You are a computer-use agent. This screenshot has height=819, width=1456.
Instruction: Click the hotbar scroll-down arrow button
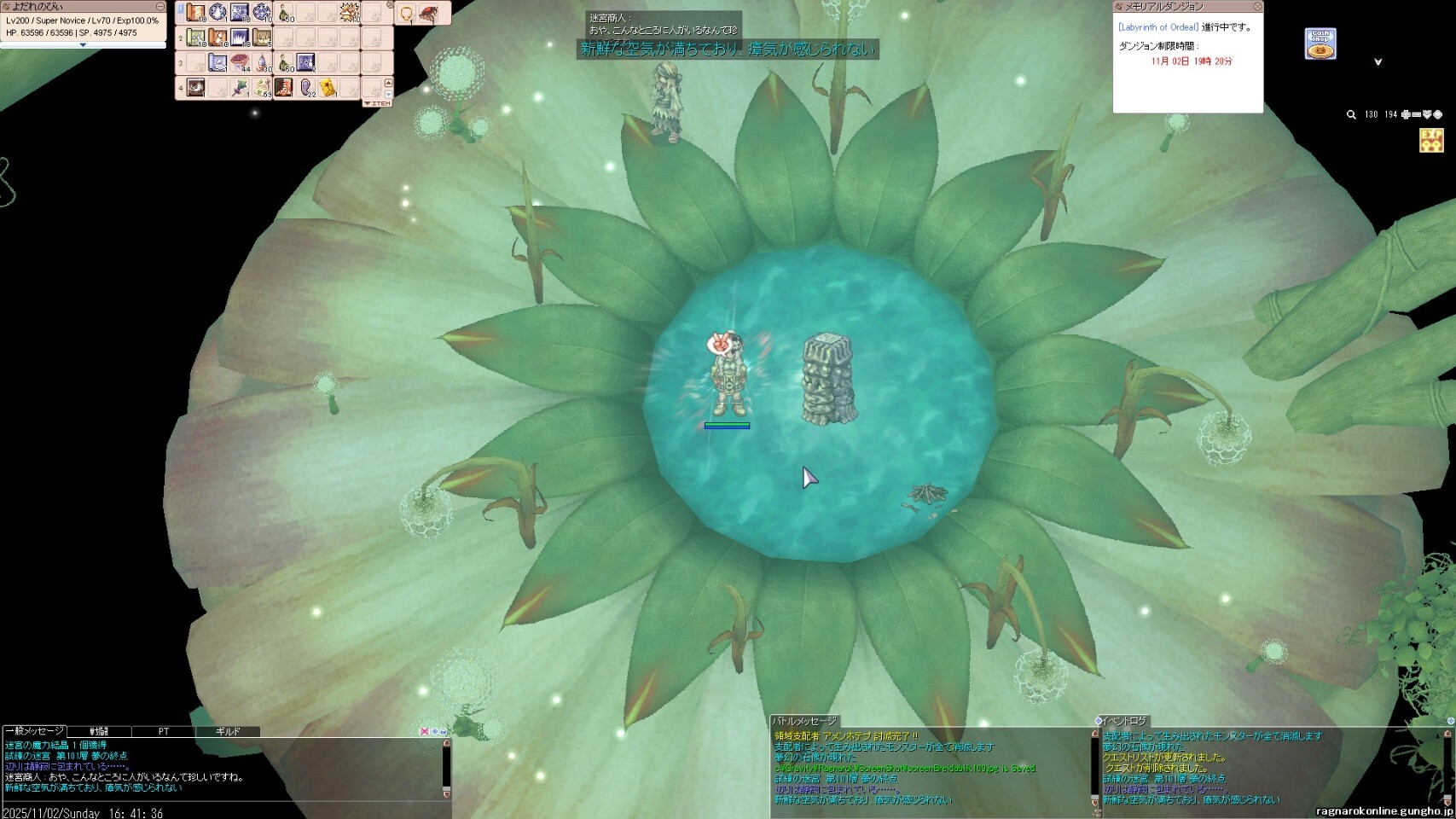pos(389,94)
